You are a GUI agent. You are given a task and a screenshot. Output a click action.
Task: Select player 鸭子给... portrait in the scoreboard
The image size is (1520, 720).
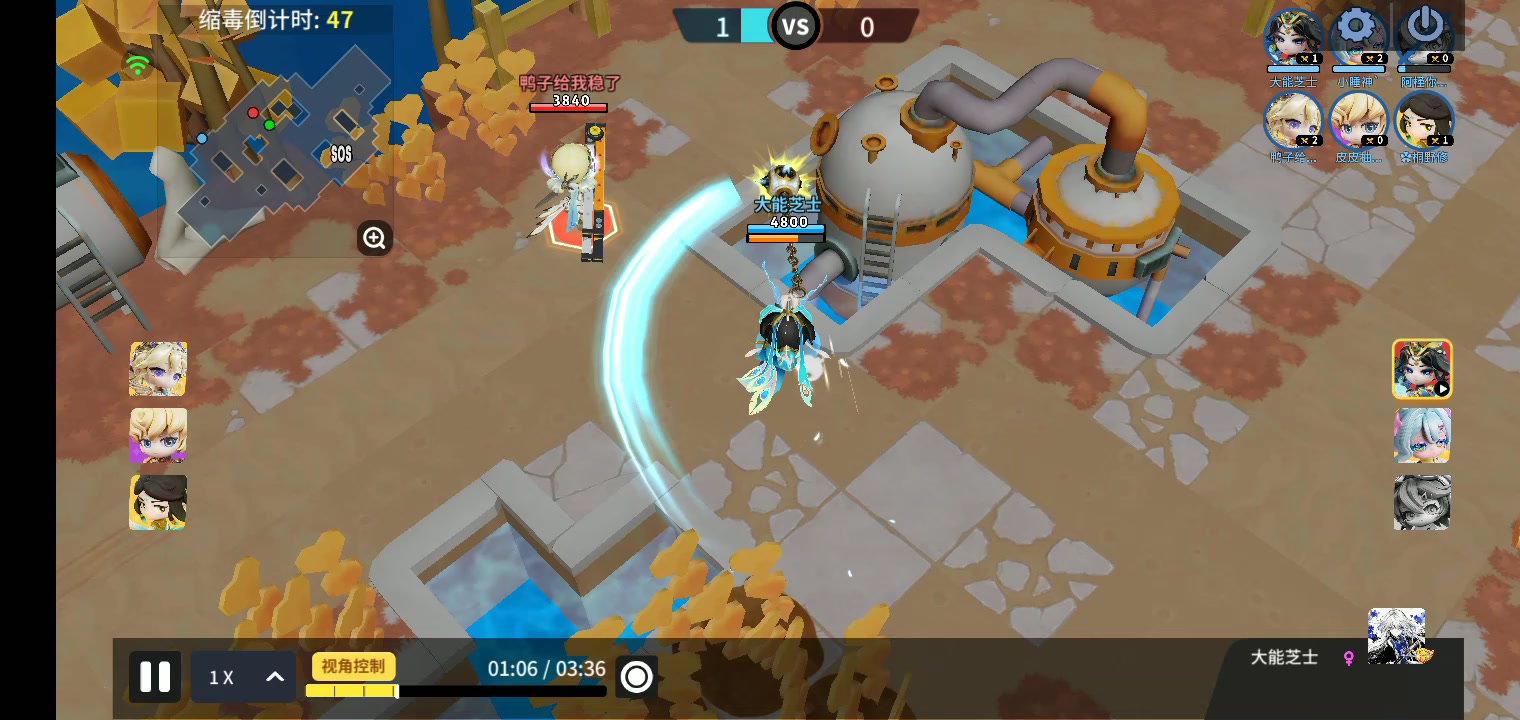(x=1293, y=121)
